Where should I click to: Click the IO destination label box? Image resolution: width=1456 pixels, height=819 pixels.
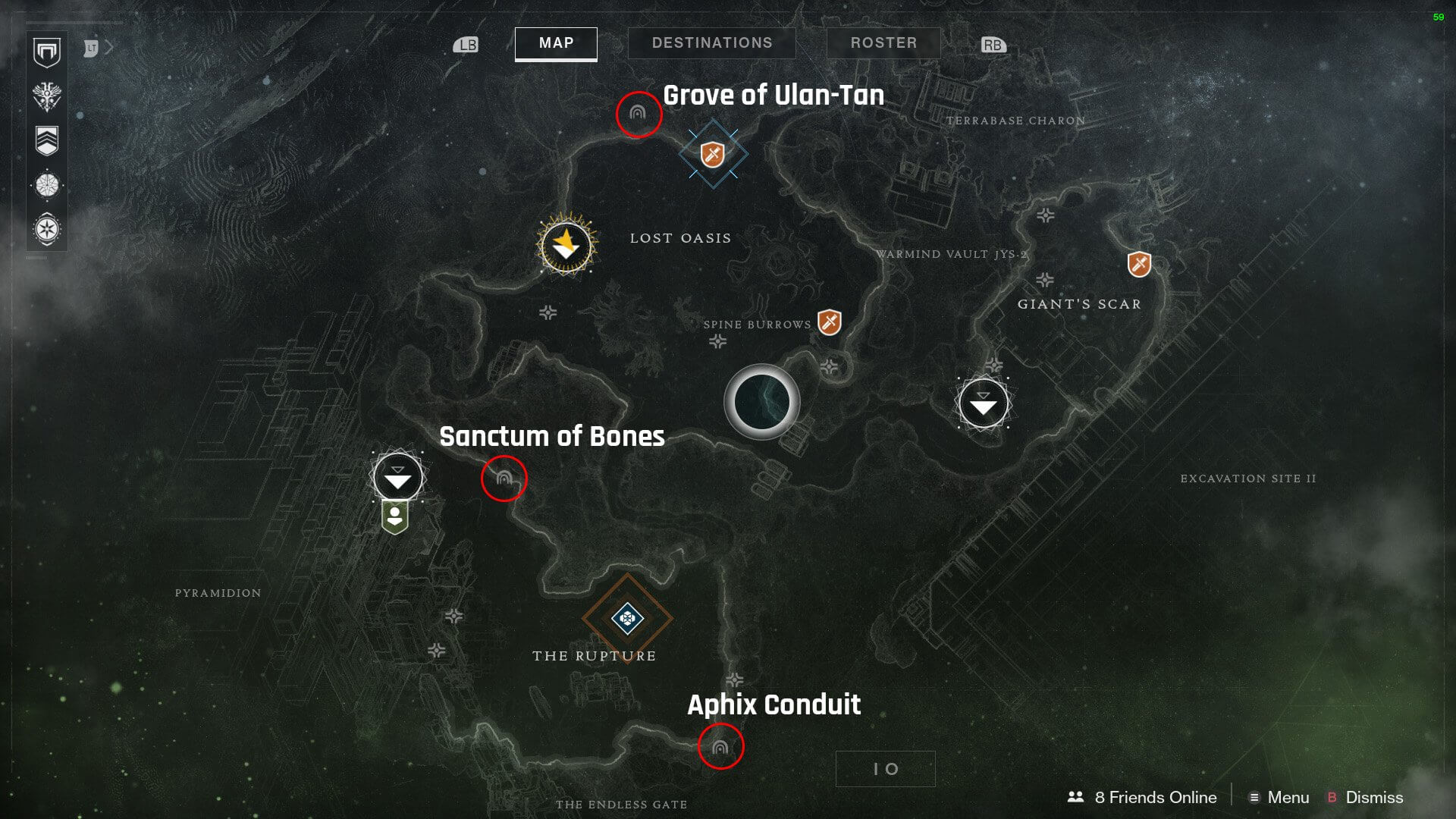click(x=885, y=769)
